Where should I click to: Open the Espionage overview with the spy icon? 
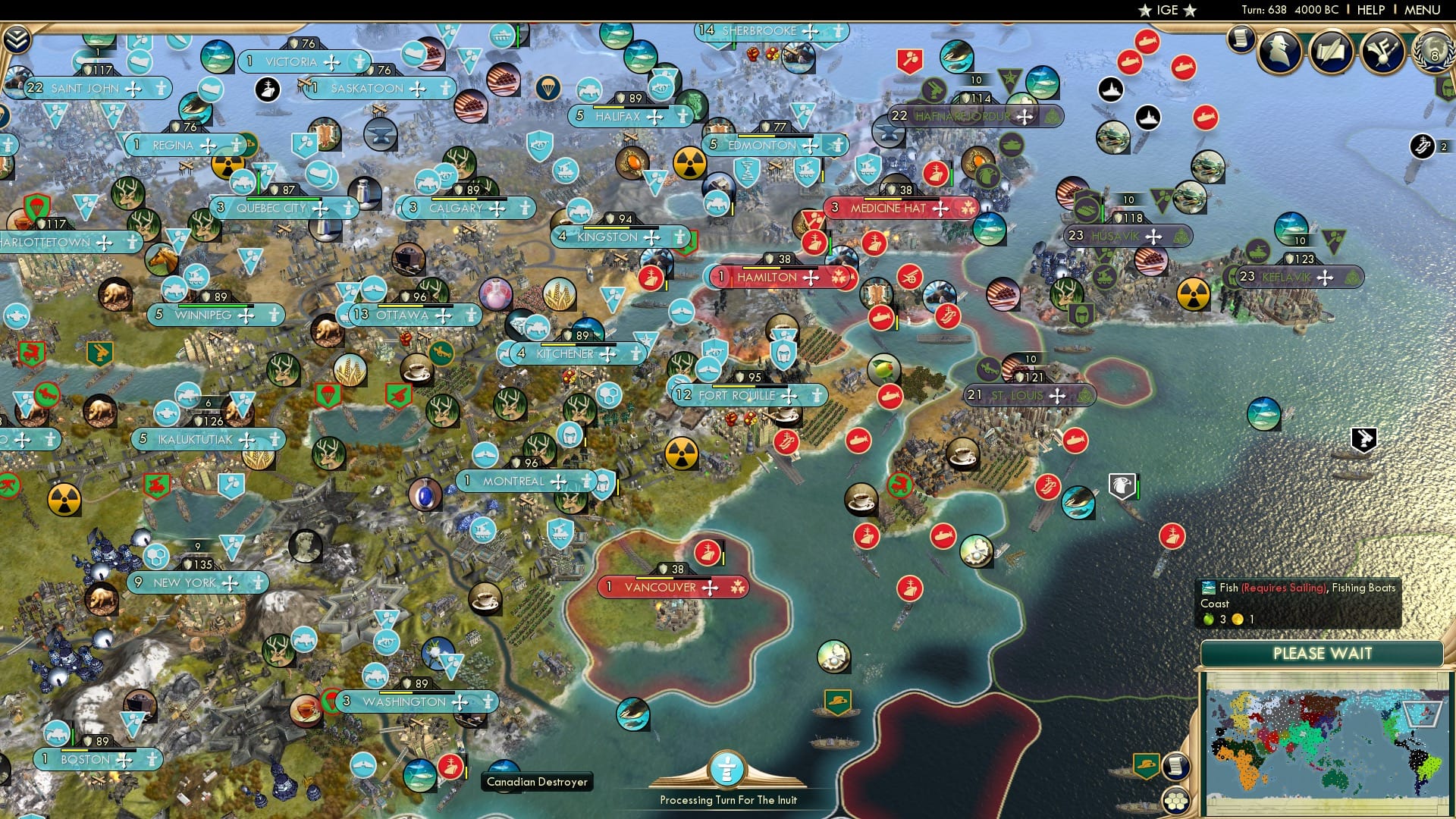click(1279, 50)
